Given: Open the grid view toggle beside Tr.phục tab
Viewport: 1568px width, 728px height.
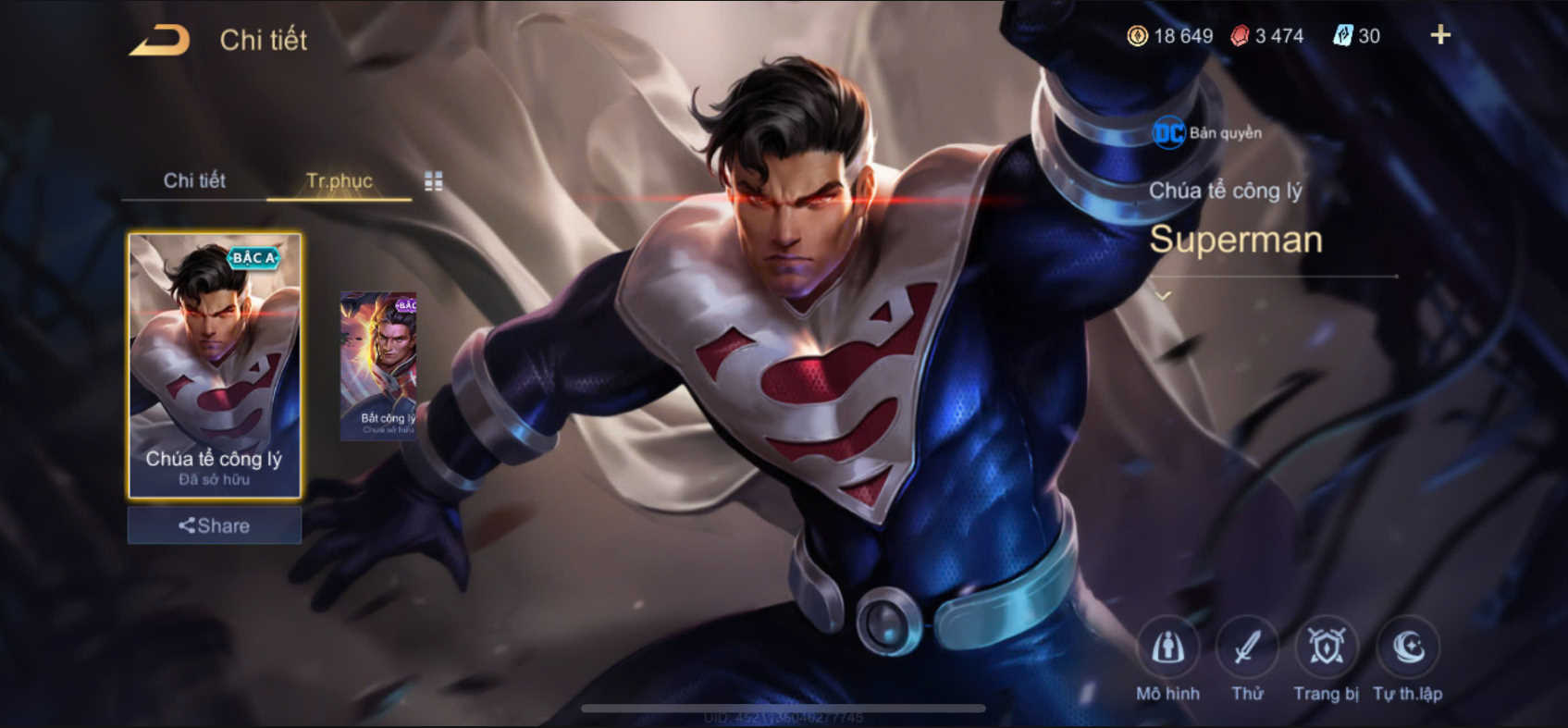Looking at the screenshot, I should pyautogui.click(x=431, y=181).
